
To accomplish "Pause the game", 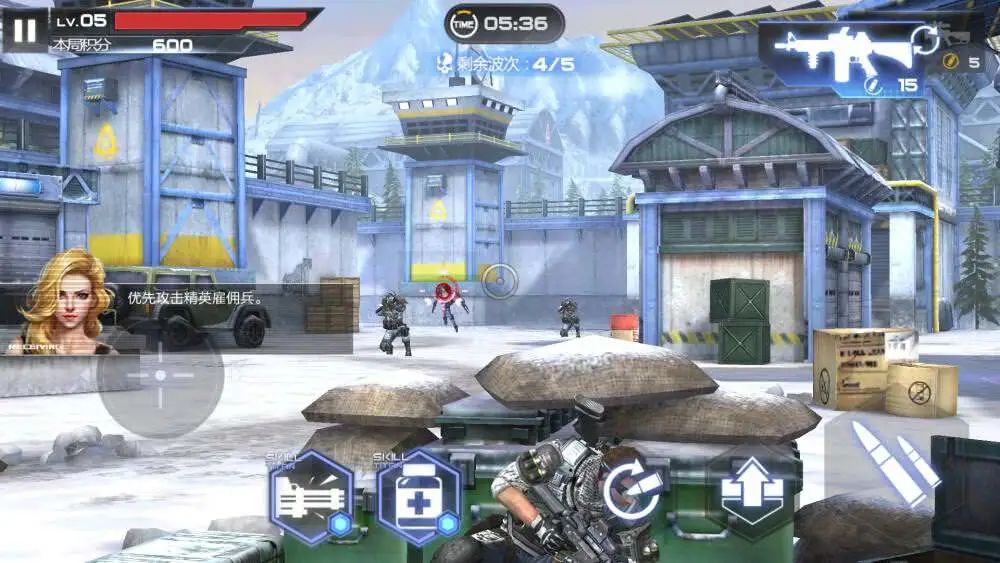I will click(x=24, y=31).
